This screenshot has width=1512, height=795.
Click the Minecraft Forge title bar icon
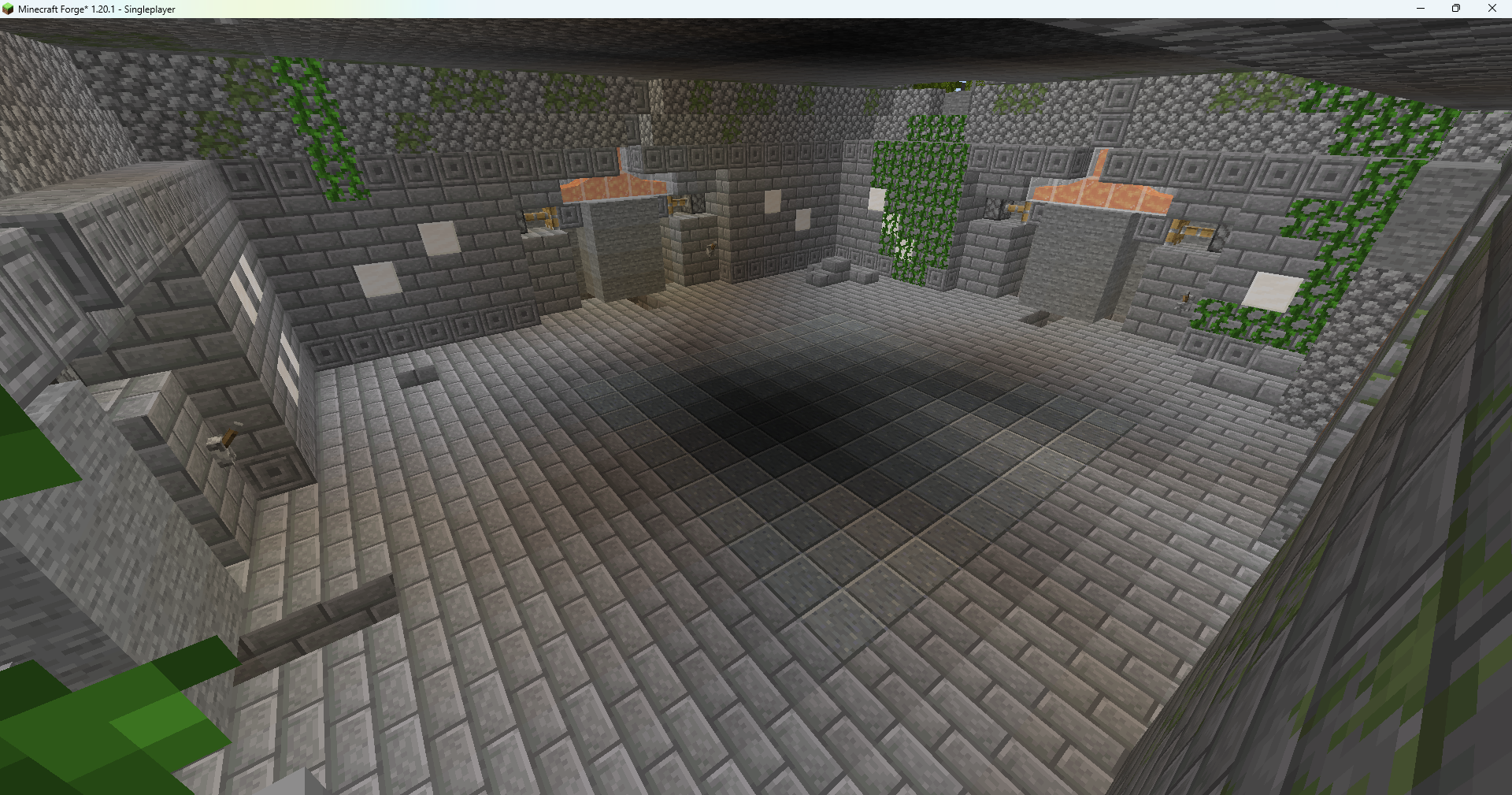(x=8, y=9)
